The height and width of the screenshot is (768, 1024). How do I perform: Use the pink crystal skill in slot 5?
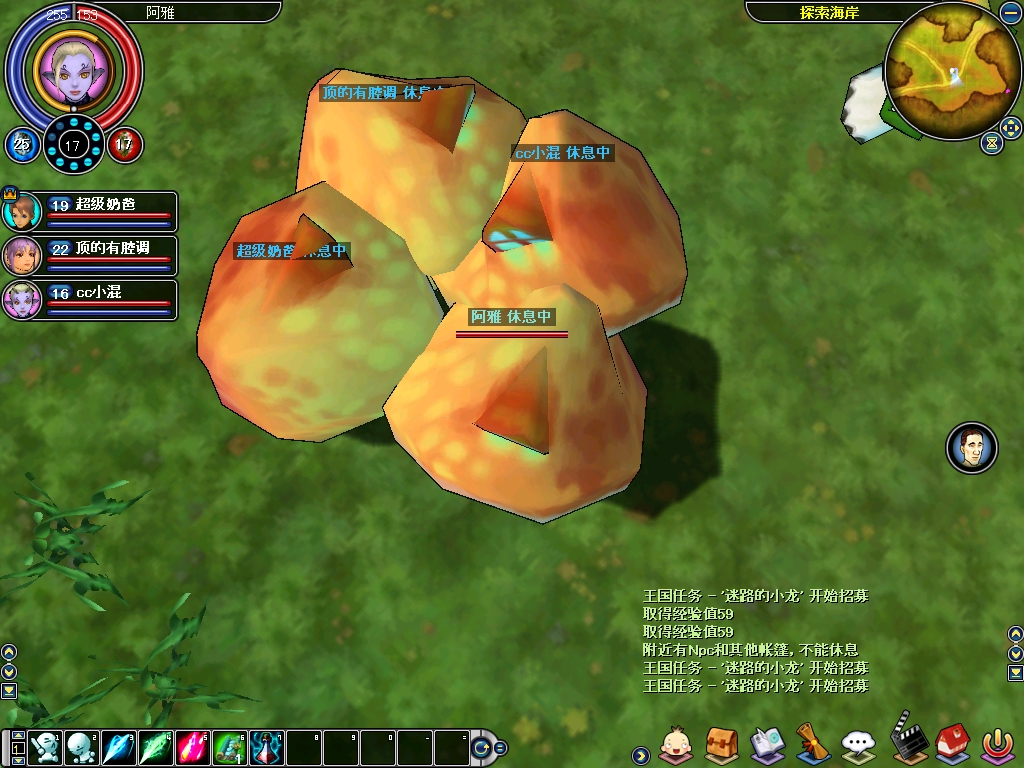(192, 748)
